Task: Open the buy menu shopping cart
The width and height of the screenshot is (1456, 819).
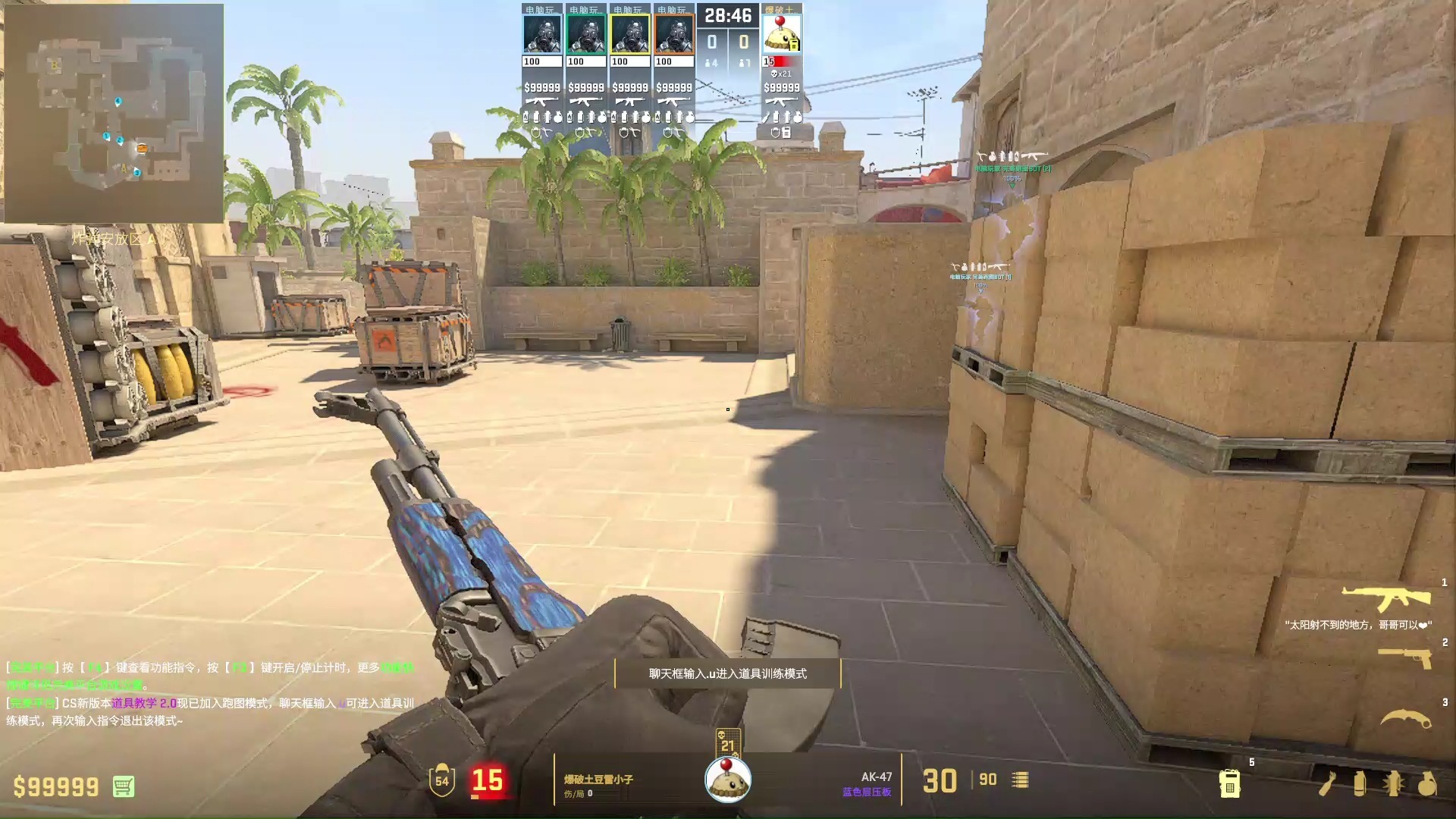Action: coord(124,786)
